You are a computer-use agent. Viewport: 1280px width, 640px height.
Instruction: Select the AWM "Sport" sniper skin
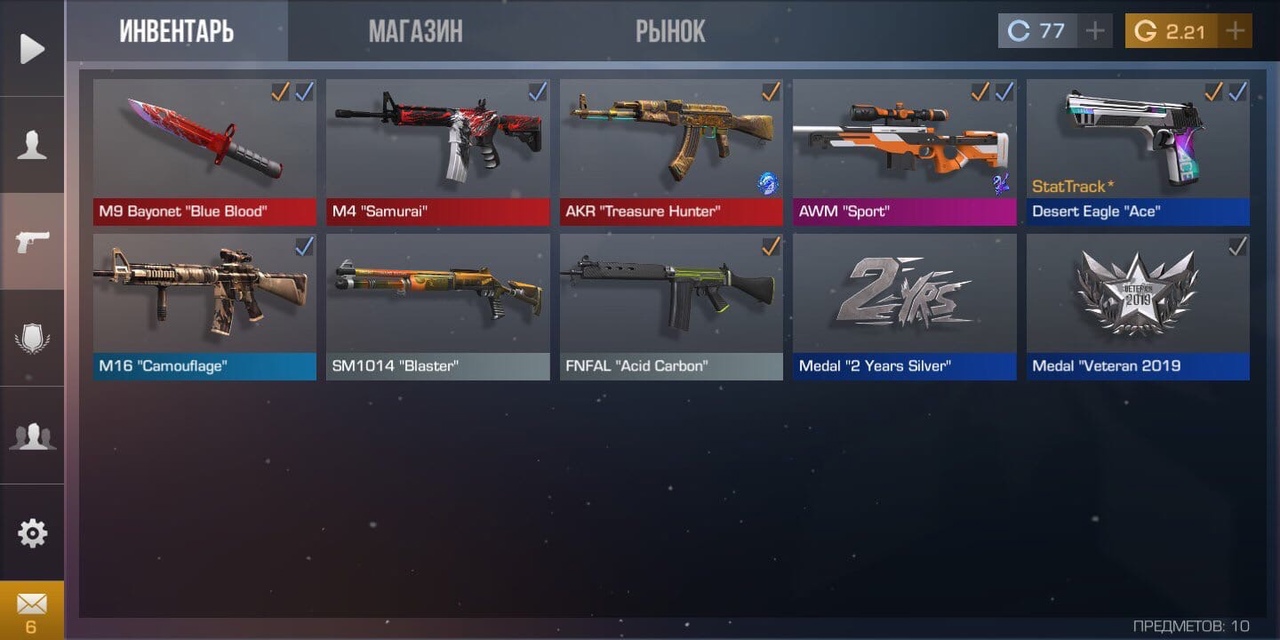[x=904, y=152]
